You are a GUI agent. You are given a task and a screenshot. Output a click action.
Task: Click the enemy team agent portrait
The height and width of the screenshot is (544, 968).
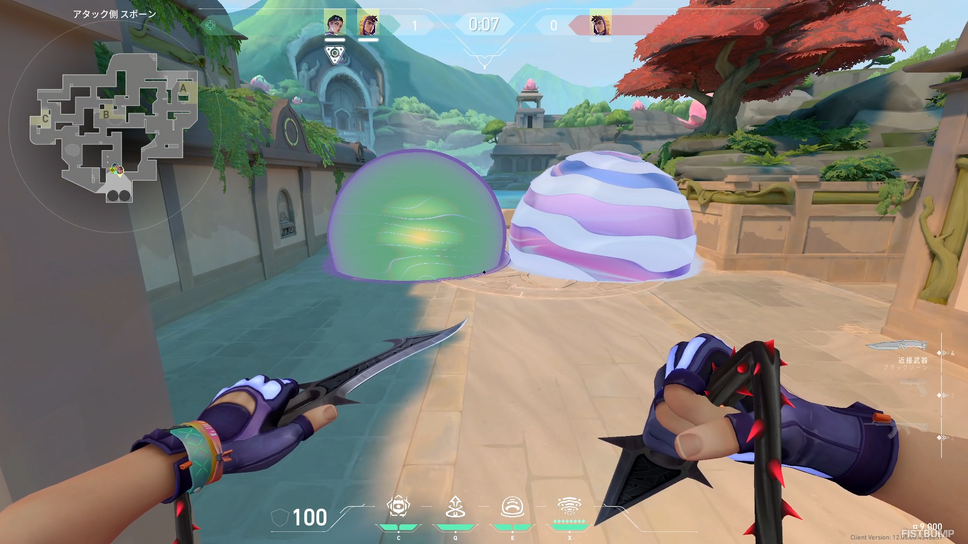pyautogui.click(x=600, y=23)
